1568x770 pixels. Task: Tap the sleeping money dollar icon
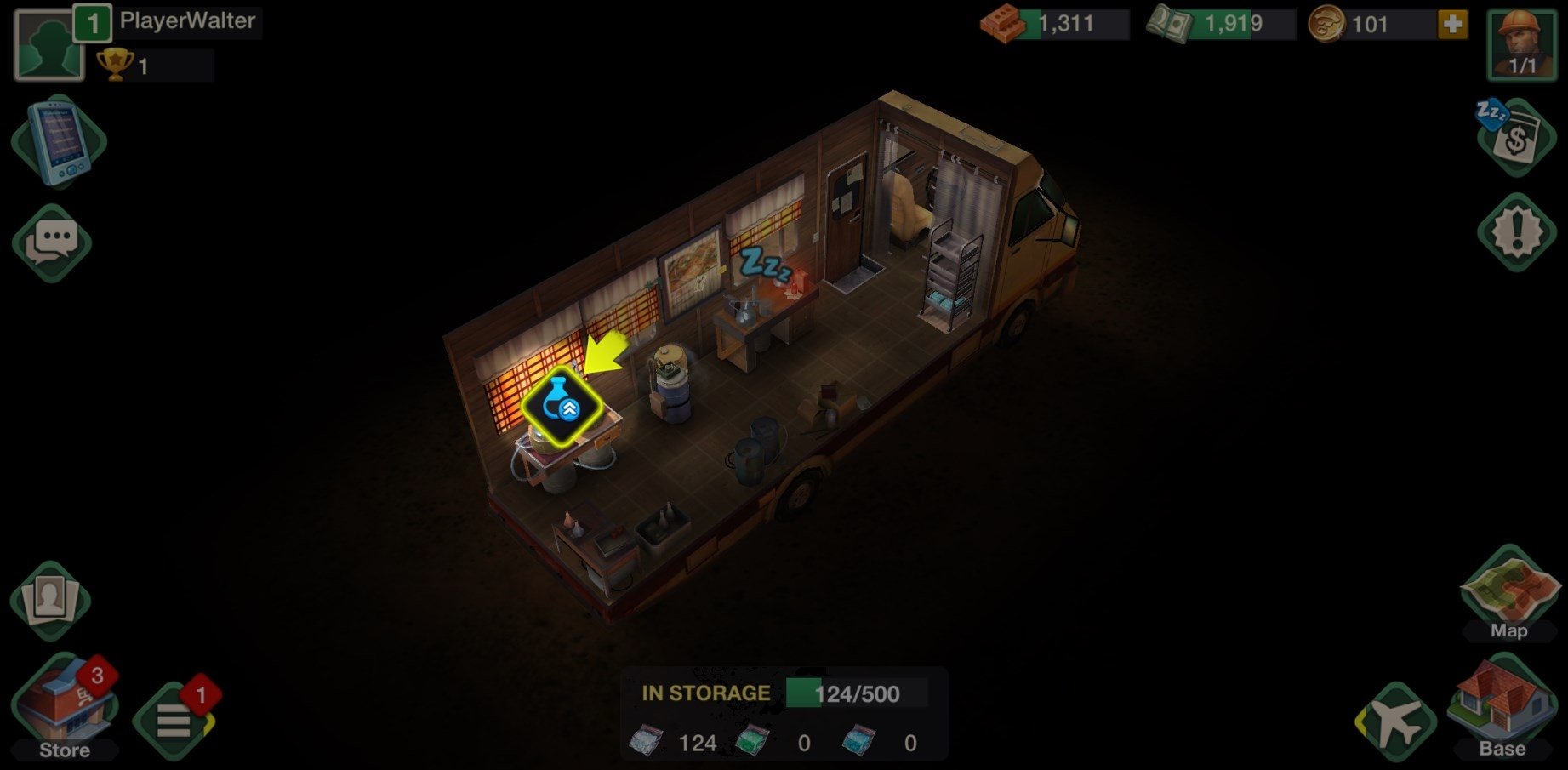[1516, 138]
